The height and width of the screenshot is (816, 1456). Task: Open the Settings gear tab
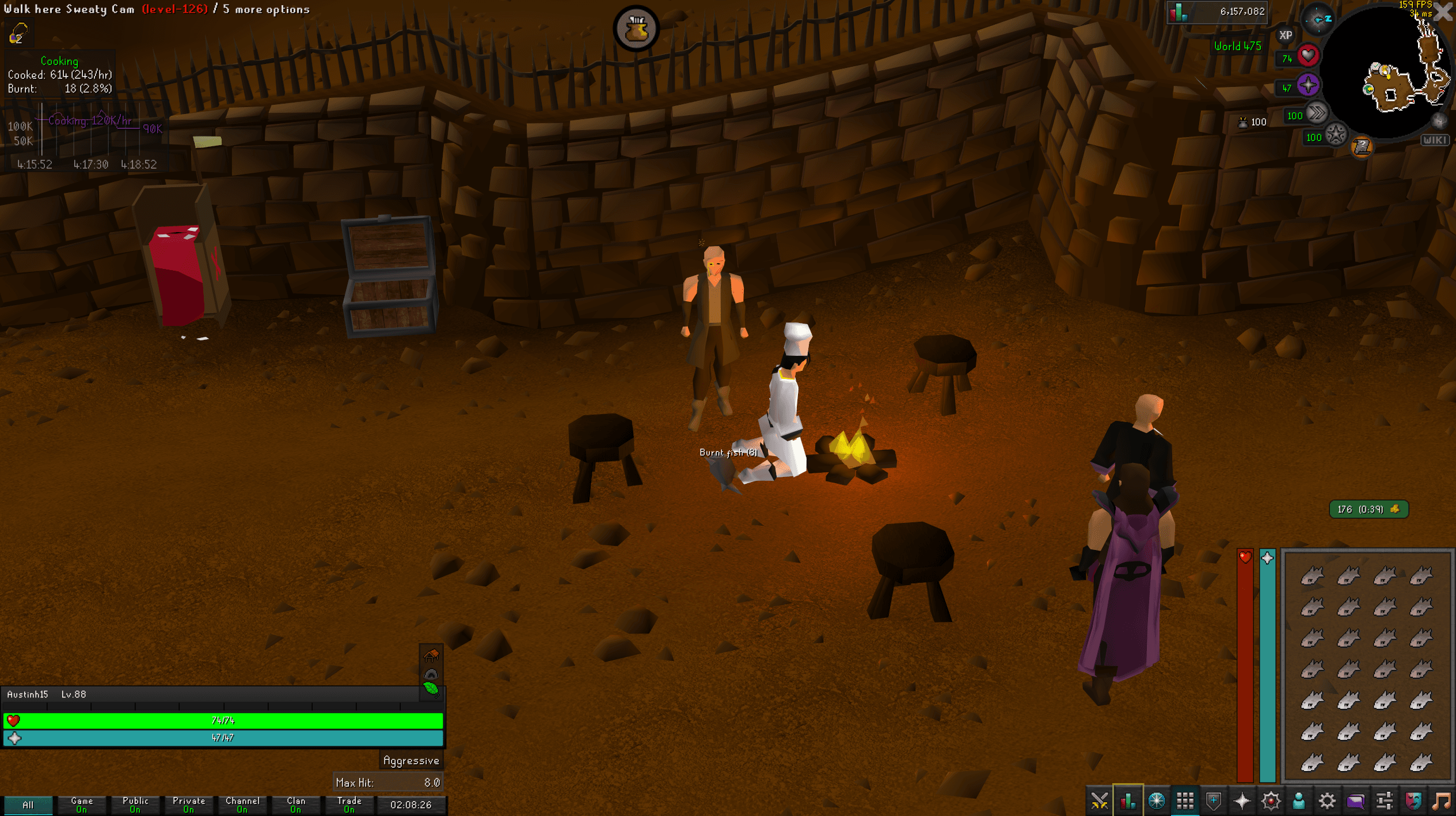pos(1326,800)
